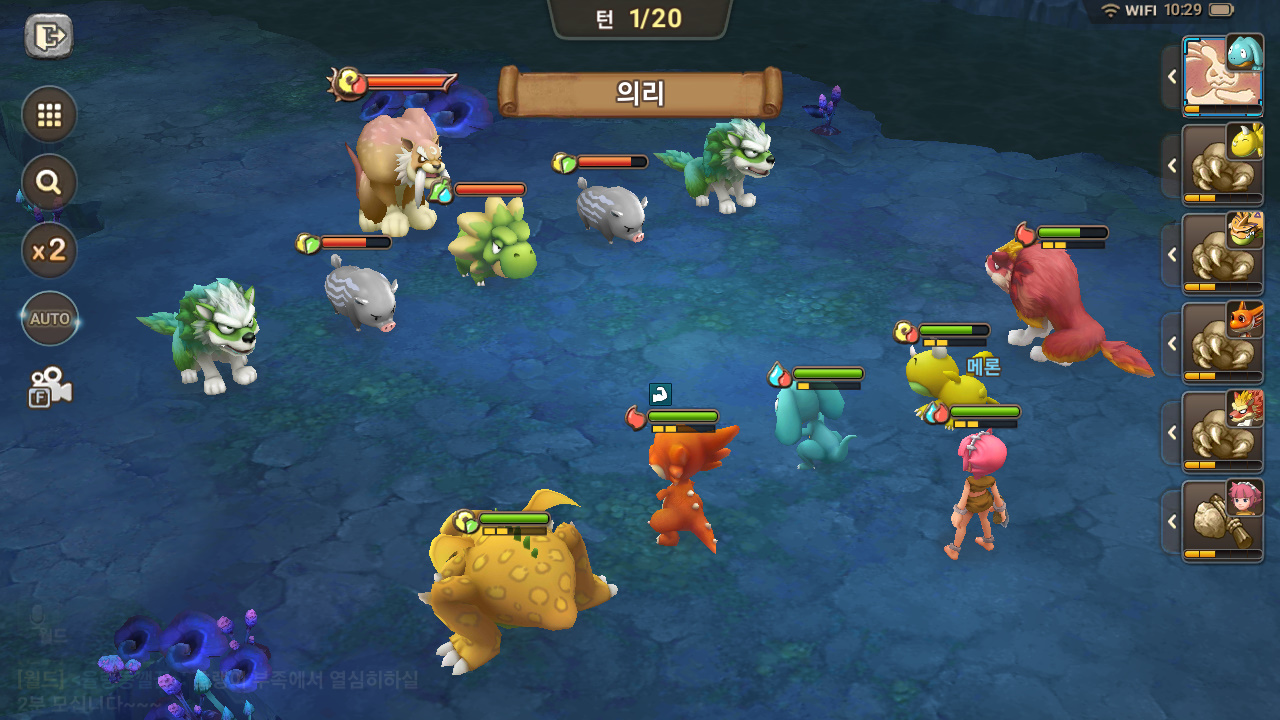Select the yellow pet's claw skill card

pyautogui.click(x=1222, y=165)
